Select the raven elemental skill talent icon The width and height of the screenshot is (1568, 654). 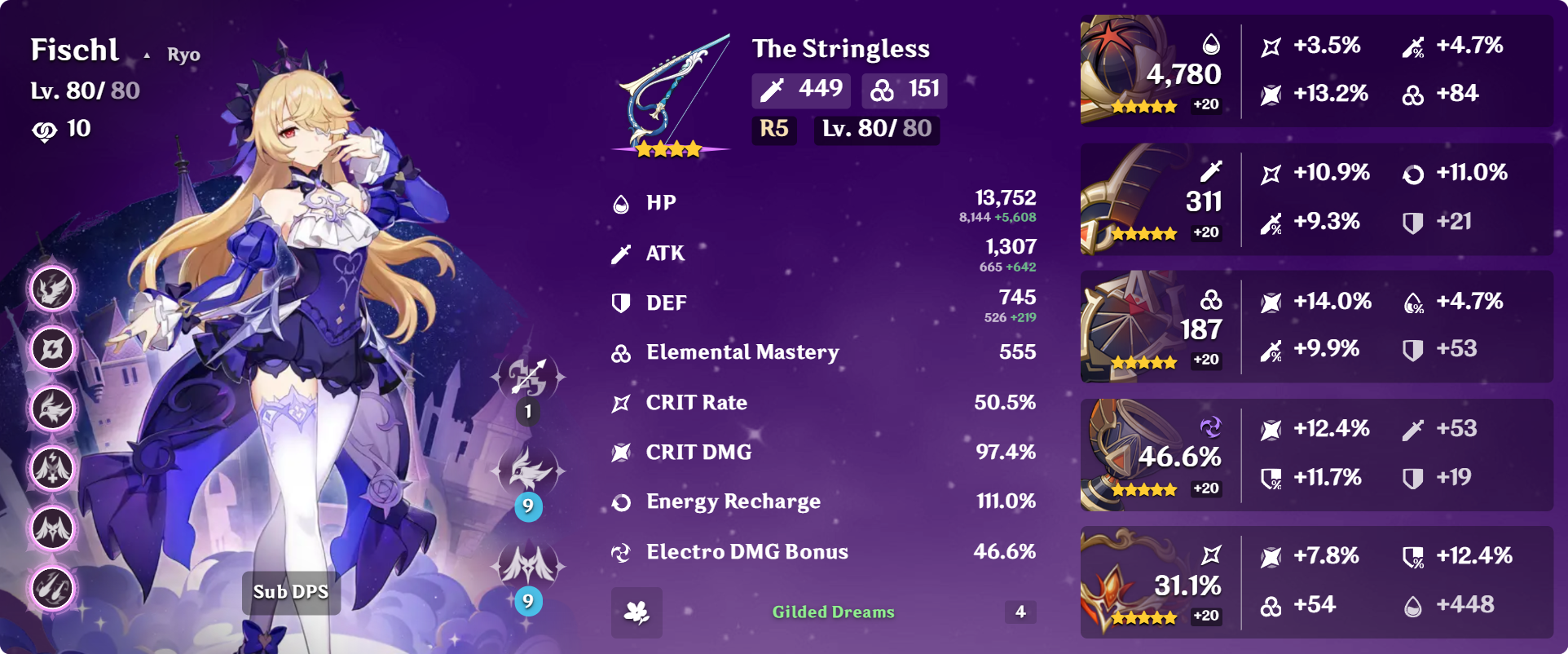pos(528,471)
